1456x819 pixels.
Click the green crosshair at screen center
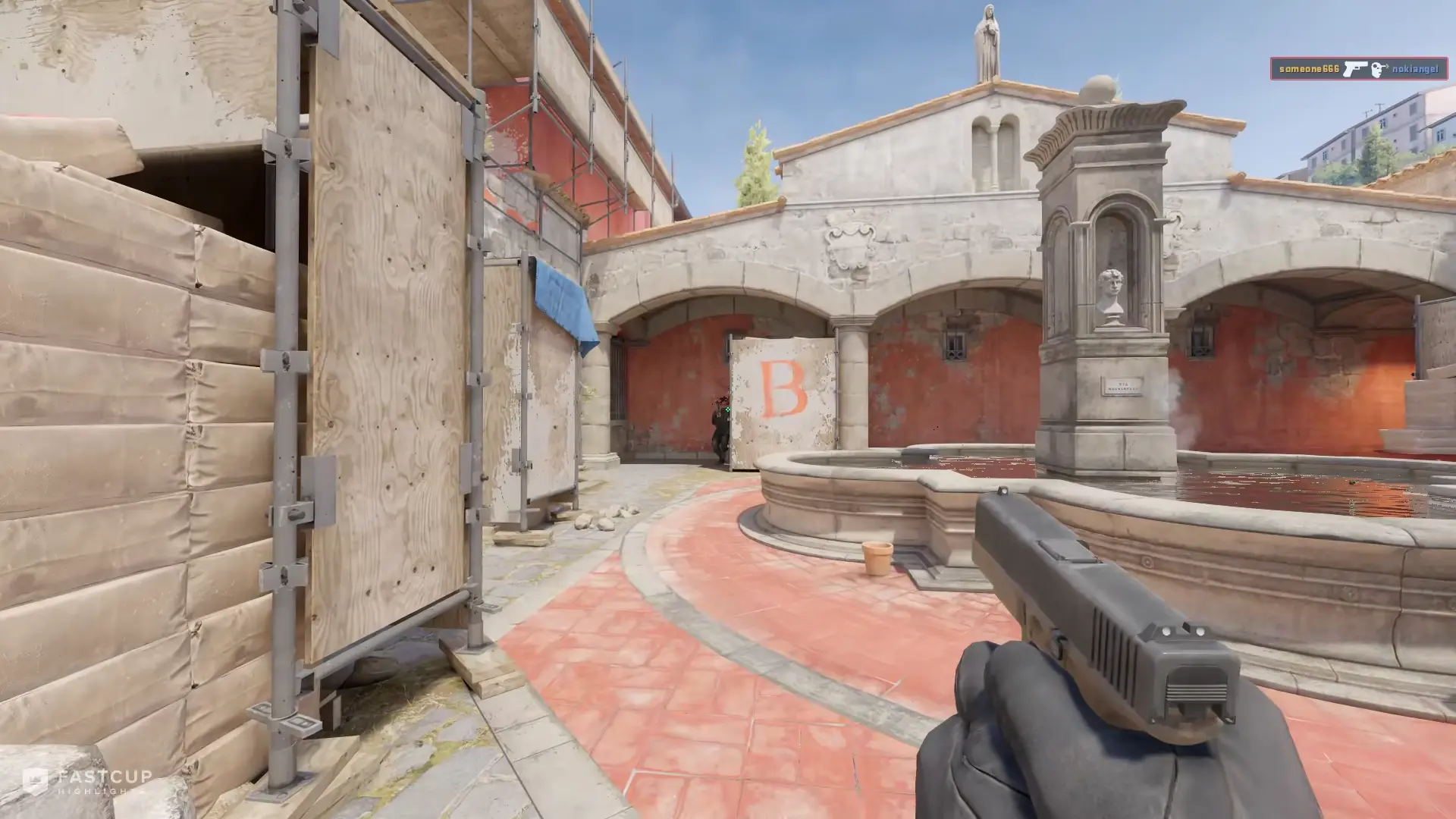(727, 409)
